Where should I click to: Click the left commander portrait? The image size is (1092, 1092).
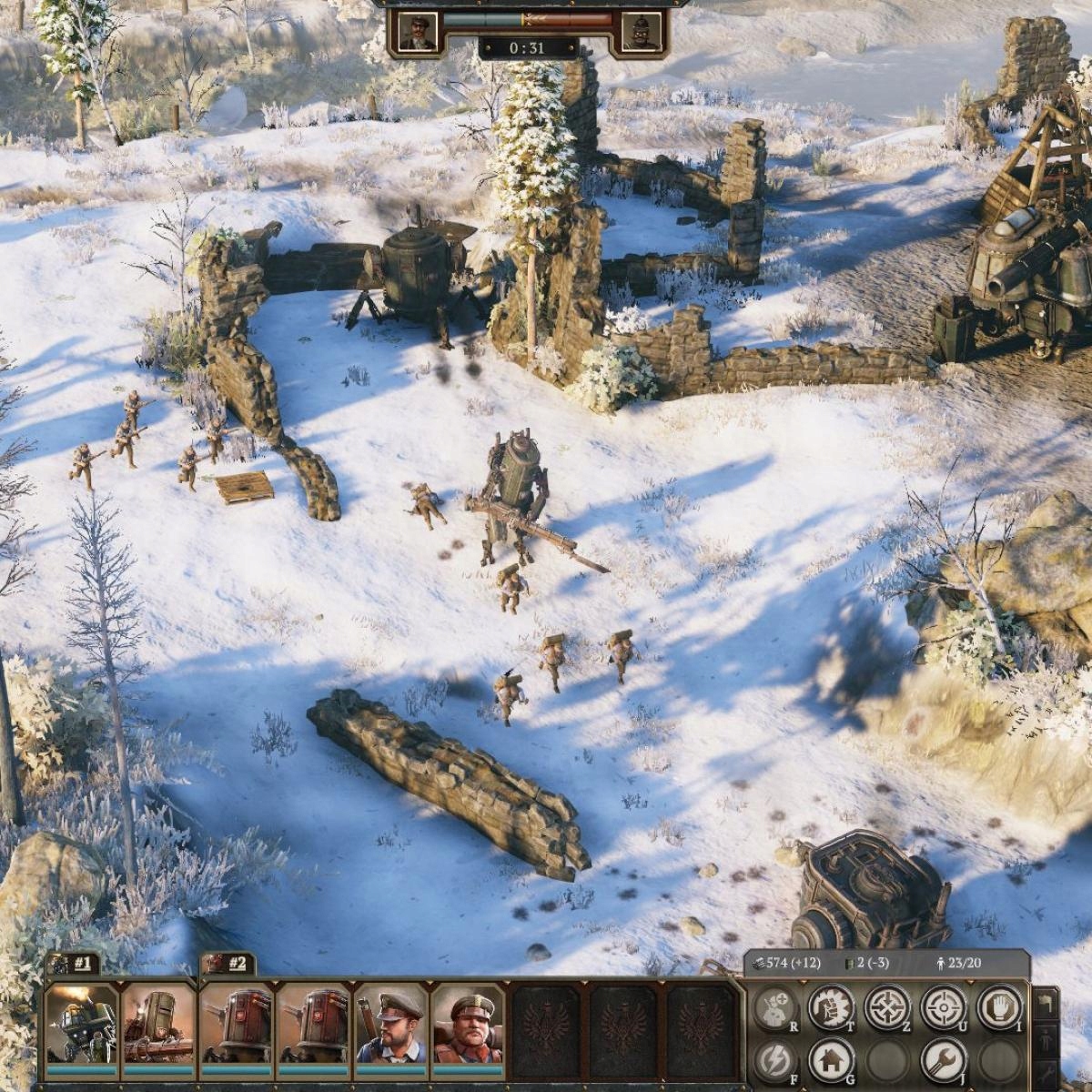coord(418,30)
